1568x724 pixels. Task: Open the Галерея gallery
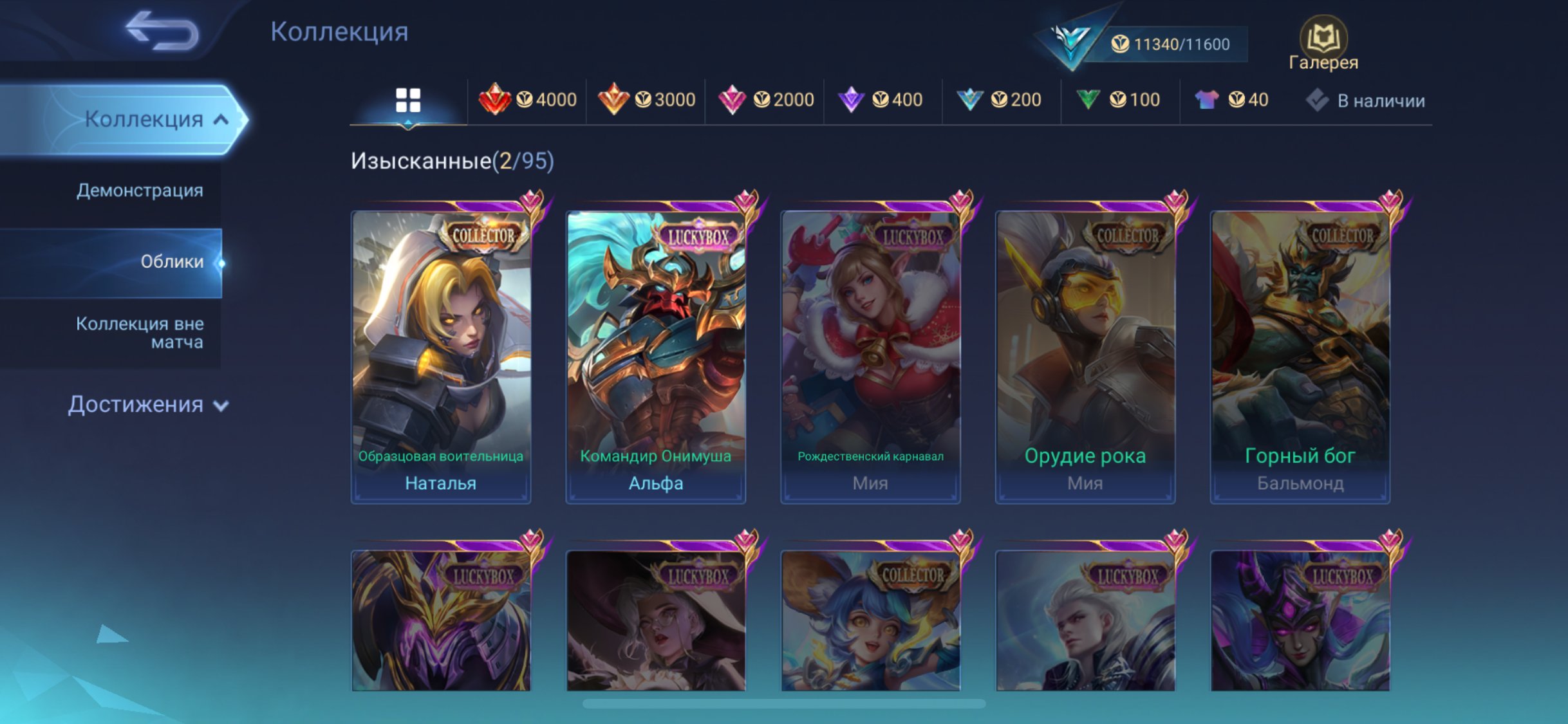1323,44
